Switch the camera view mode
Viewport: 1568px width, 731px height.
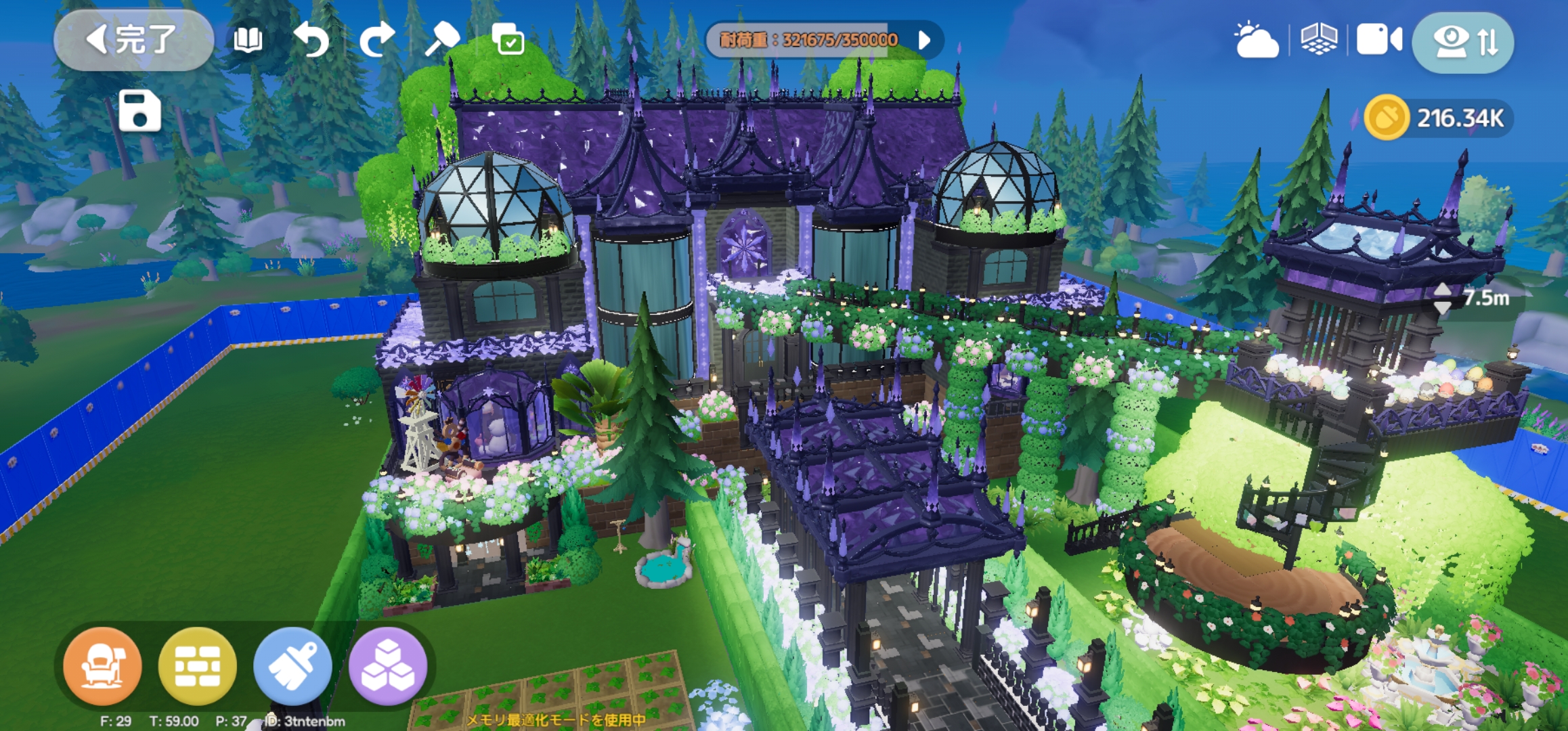(1462, 42)
